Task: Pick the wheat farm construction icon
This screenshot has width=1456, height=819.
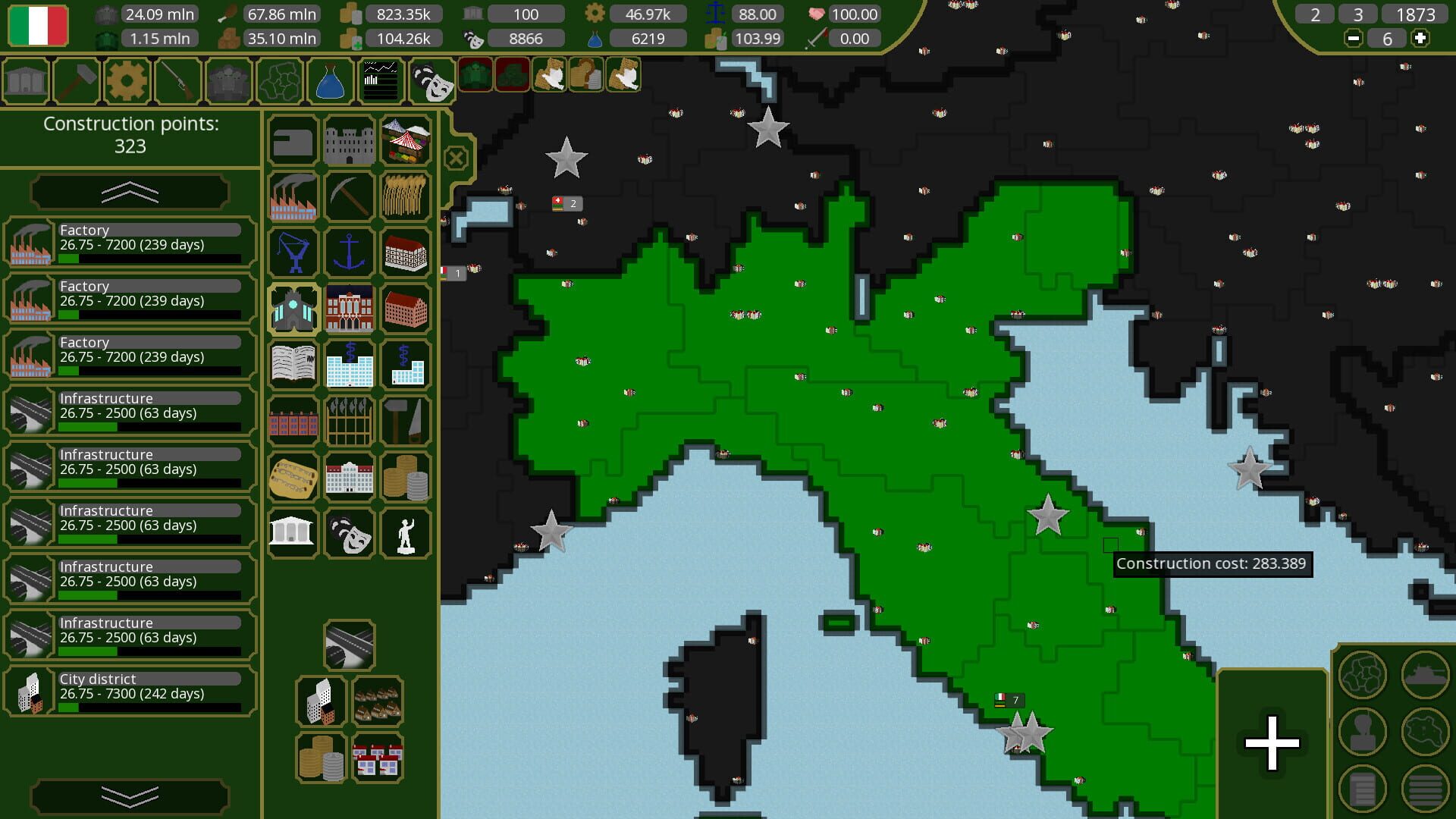Action: 406,196
